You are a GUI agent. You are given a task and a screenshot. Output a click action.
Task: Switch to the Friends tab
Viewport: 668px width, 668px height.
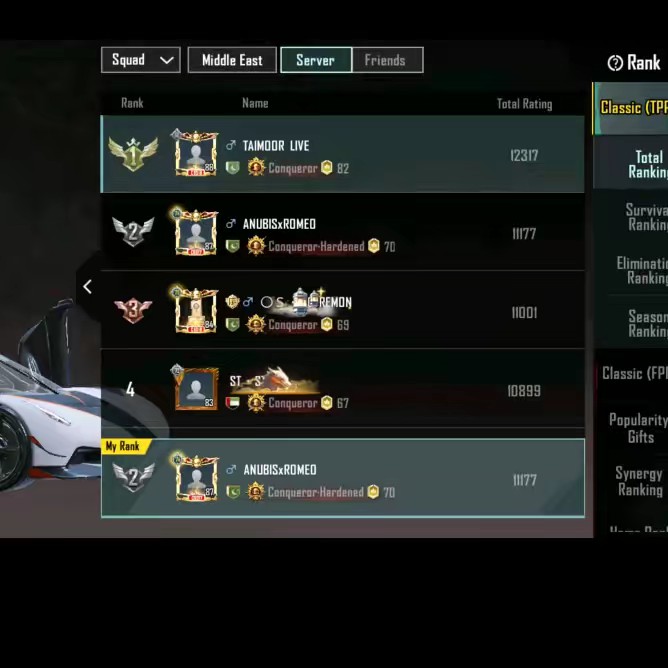coord(385,60)
